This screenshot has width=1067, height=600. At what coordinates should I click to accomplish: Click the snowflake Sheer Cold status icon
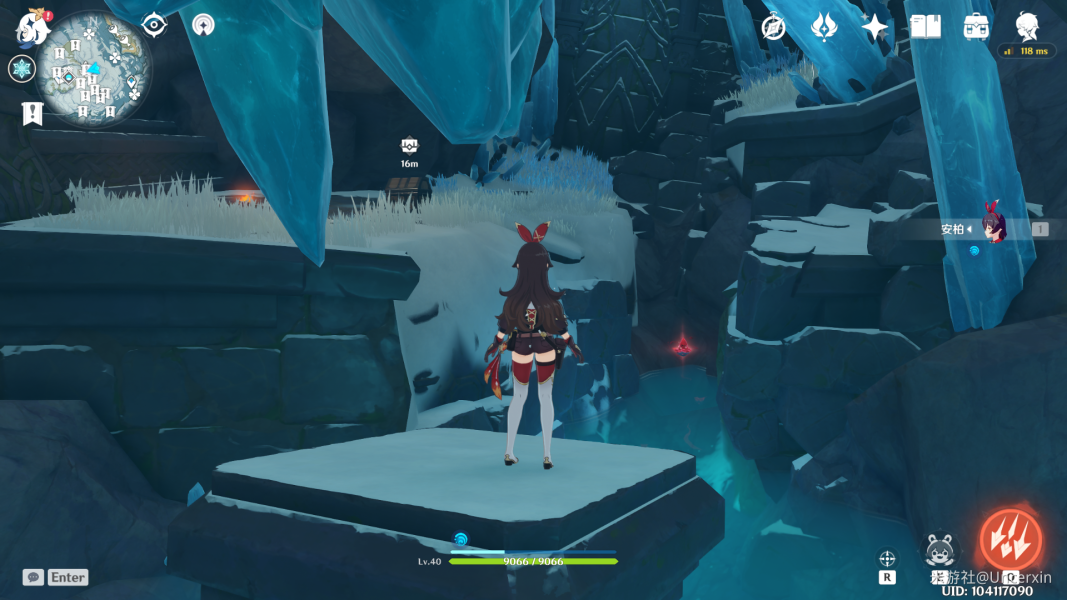coord(22,69)
